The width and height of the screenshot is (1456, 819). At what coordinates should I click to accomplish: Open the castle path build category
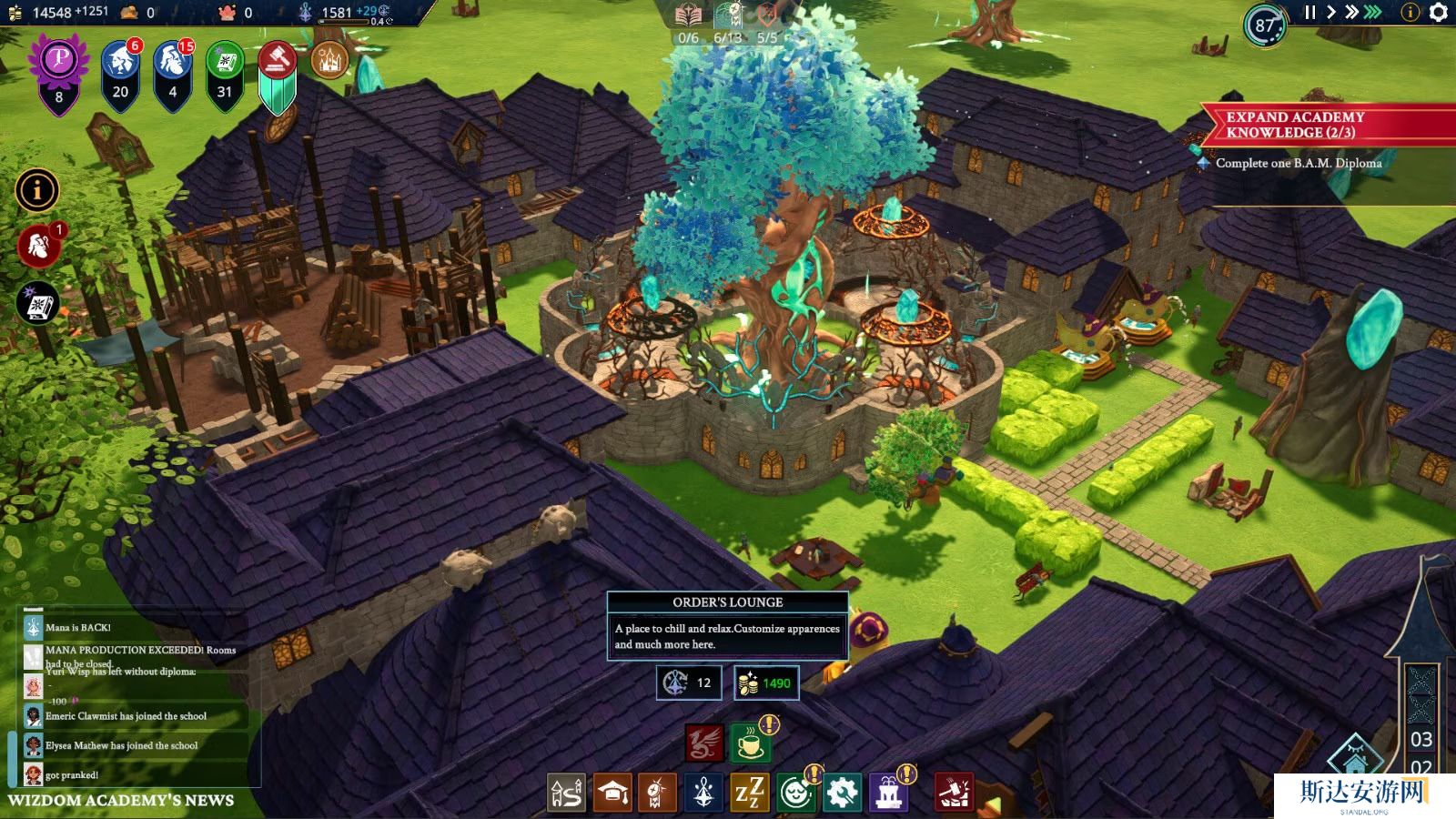[566, 794]
